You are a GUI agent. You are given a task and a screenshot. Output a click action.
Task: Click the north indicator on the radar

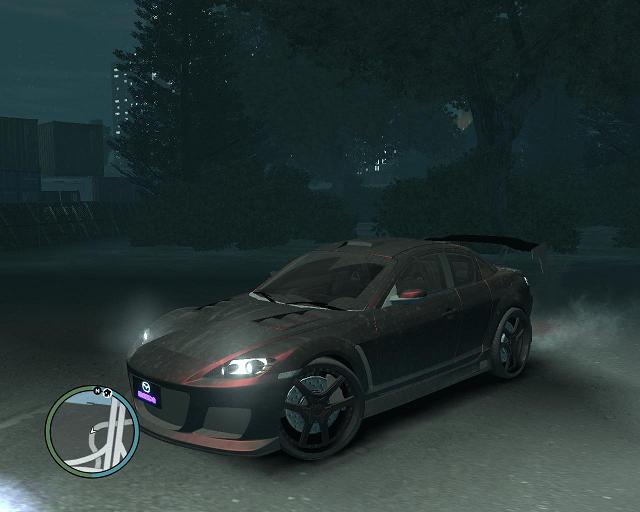97,390
